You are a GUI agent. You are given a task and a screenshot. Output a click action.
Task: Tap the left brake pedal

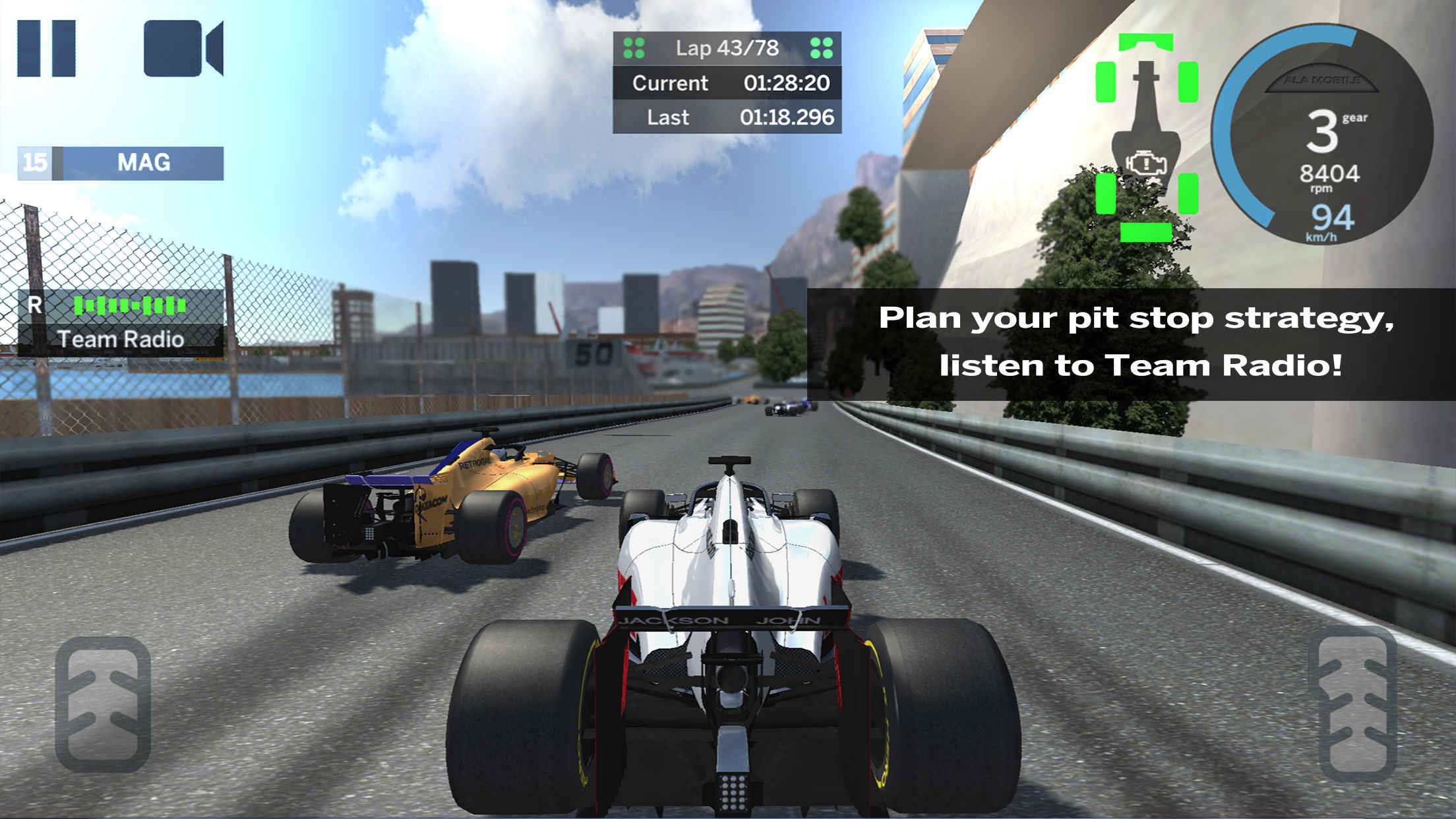(103, 704)
